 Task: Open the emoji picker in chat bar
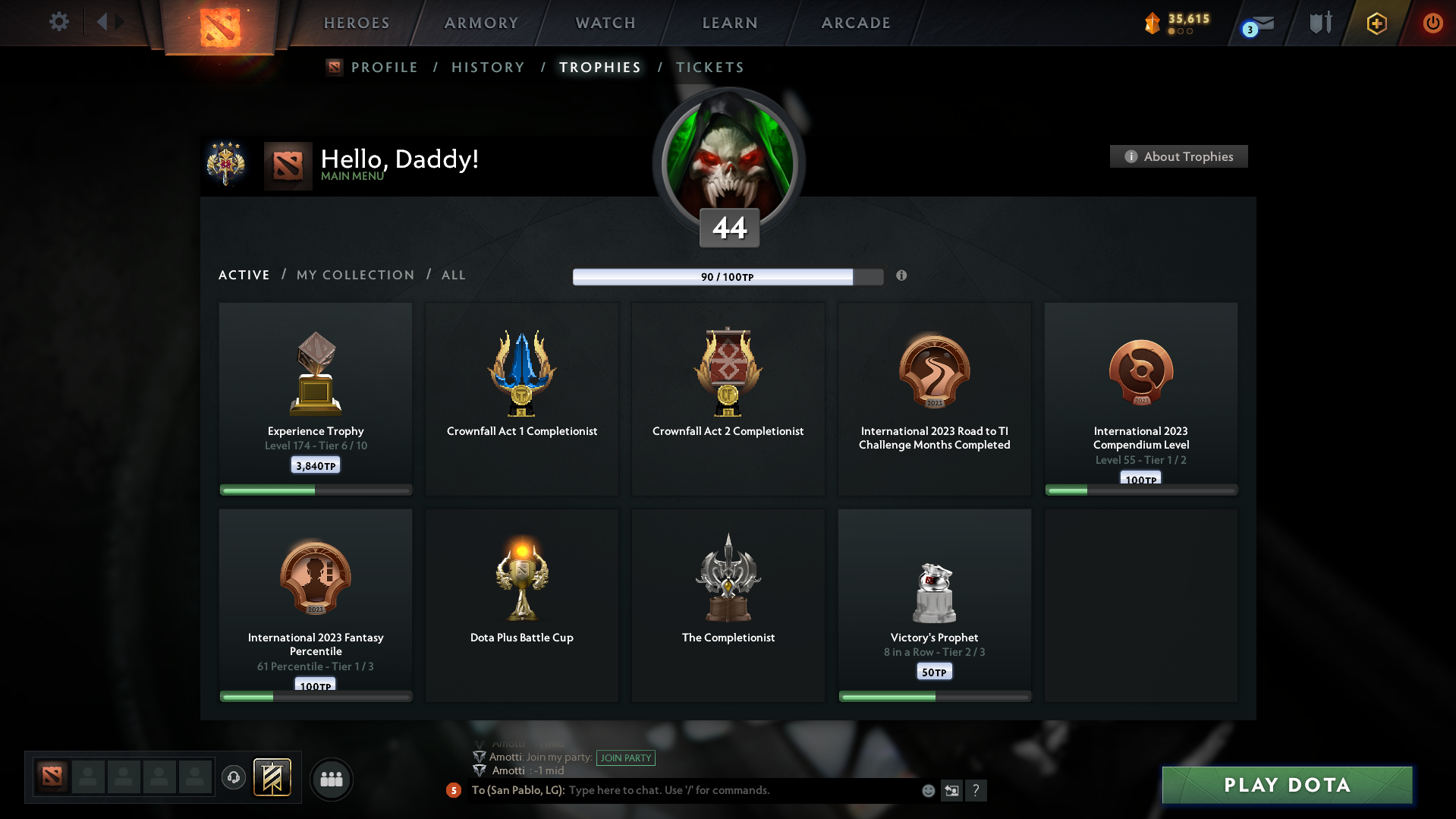point(927,790)
